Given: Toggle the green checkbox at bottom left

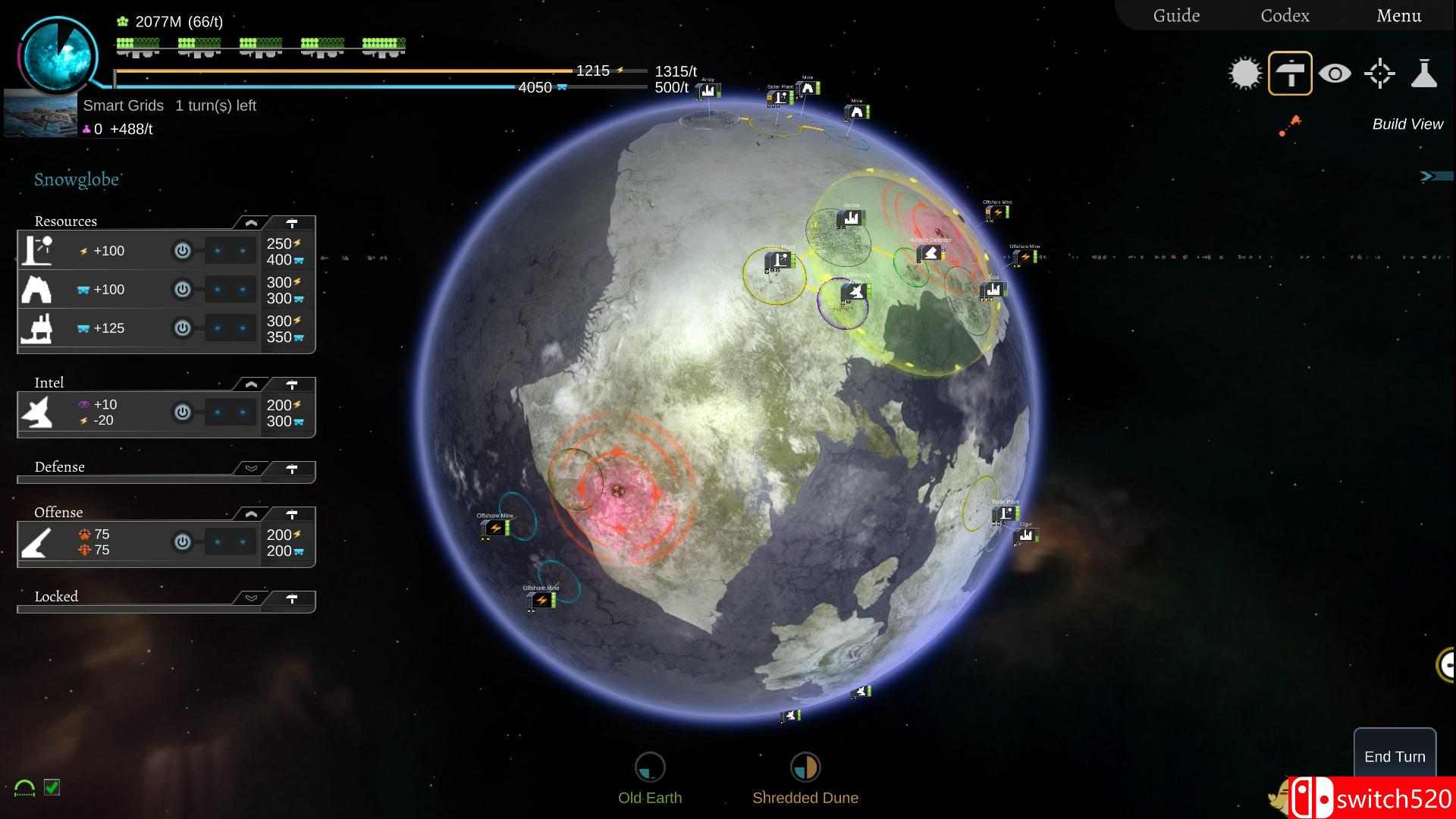Looking at the screenshot, I should coord(52,787).
